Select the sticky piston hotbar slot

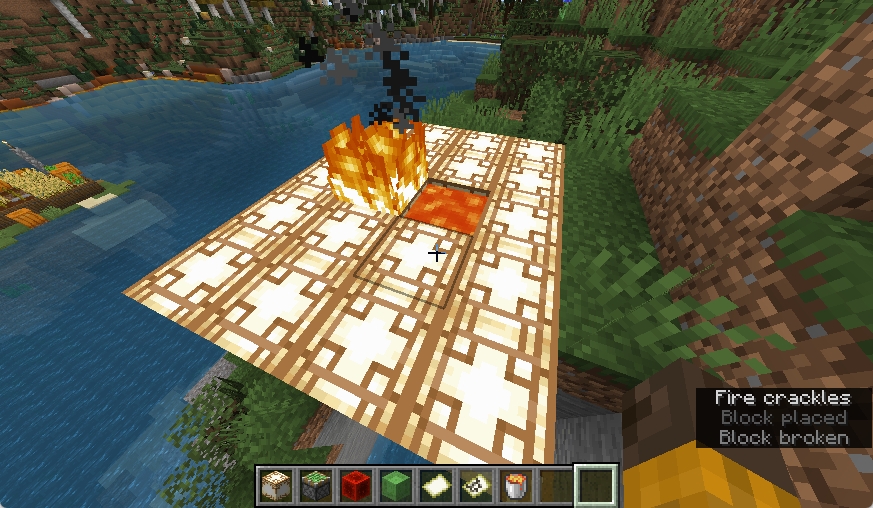[x=314, y=486]
